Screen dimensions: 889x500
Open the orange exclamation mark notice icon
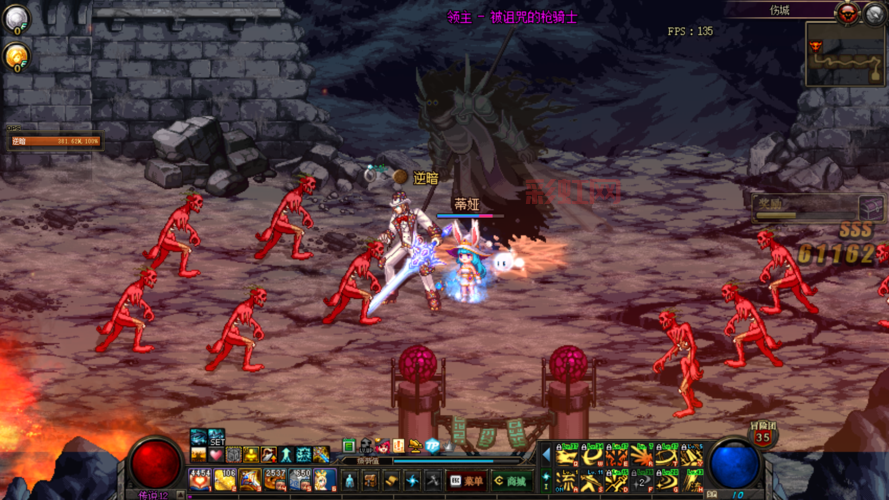[x=399, y=446]
